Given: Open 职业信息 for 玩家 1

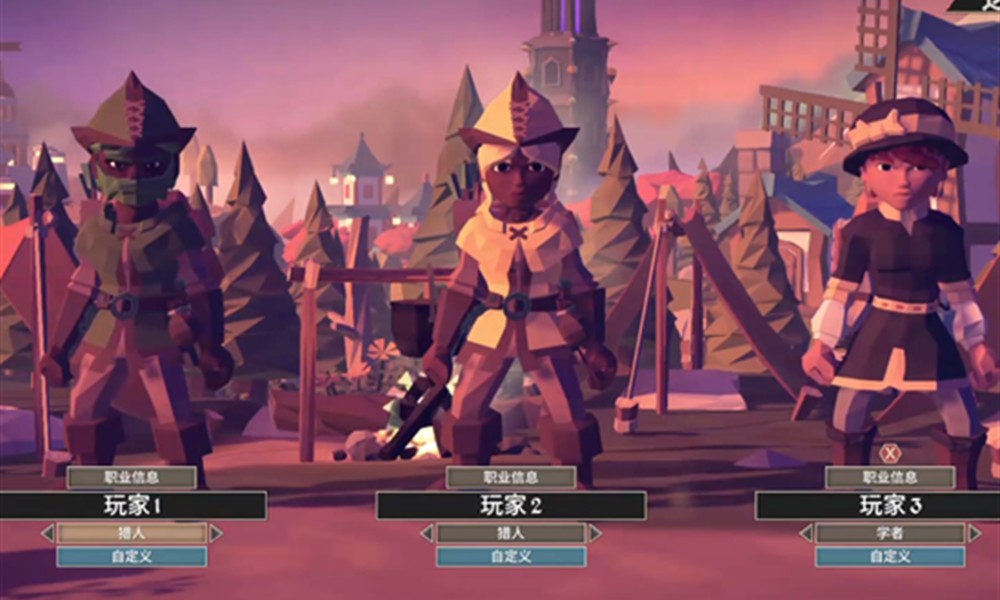Looking at the screenshot, I should [x=131, y=478].
